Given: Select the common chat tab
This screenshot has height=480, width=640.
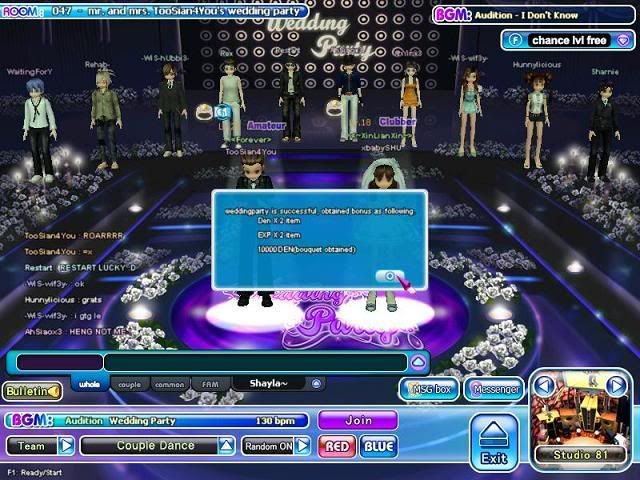Looking at the screenshot, I should (x=169, y=384).
